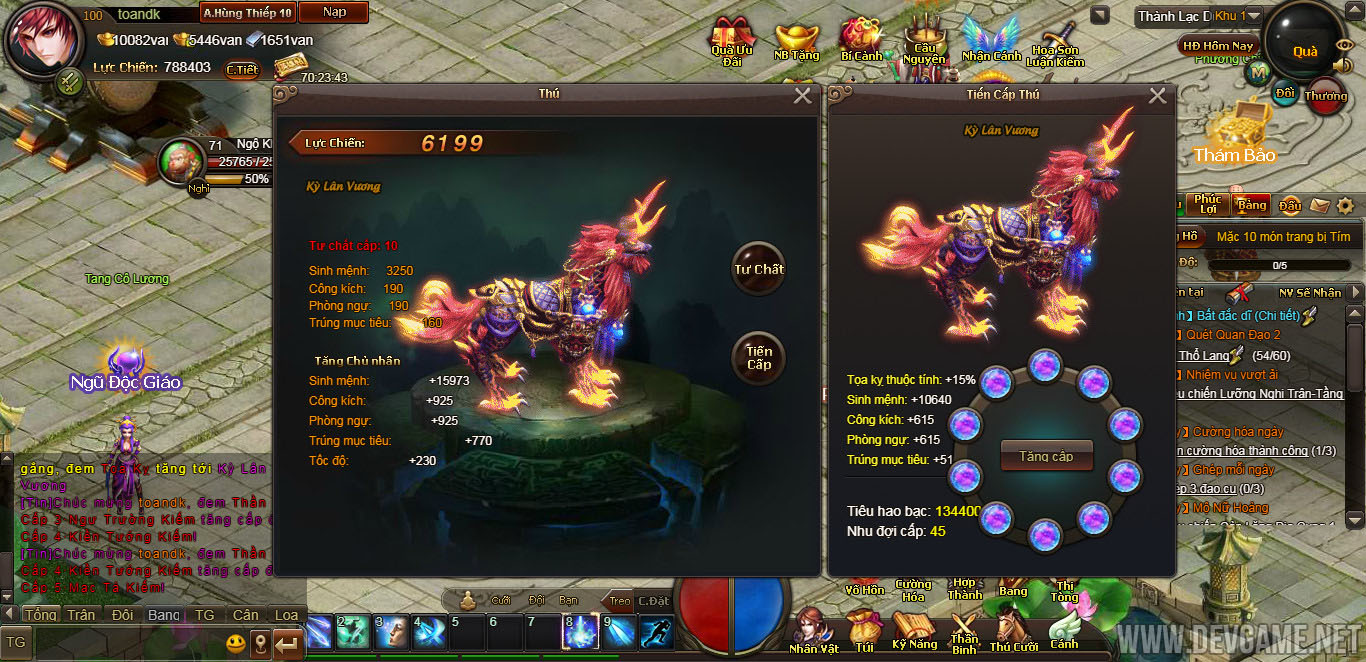This screenshot has height=662, width=1366.
Task: Open the Phúc Lợi welfare menu
Action: (1207, 204)
